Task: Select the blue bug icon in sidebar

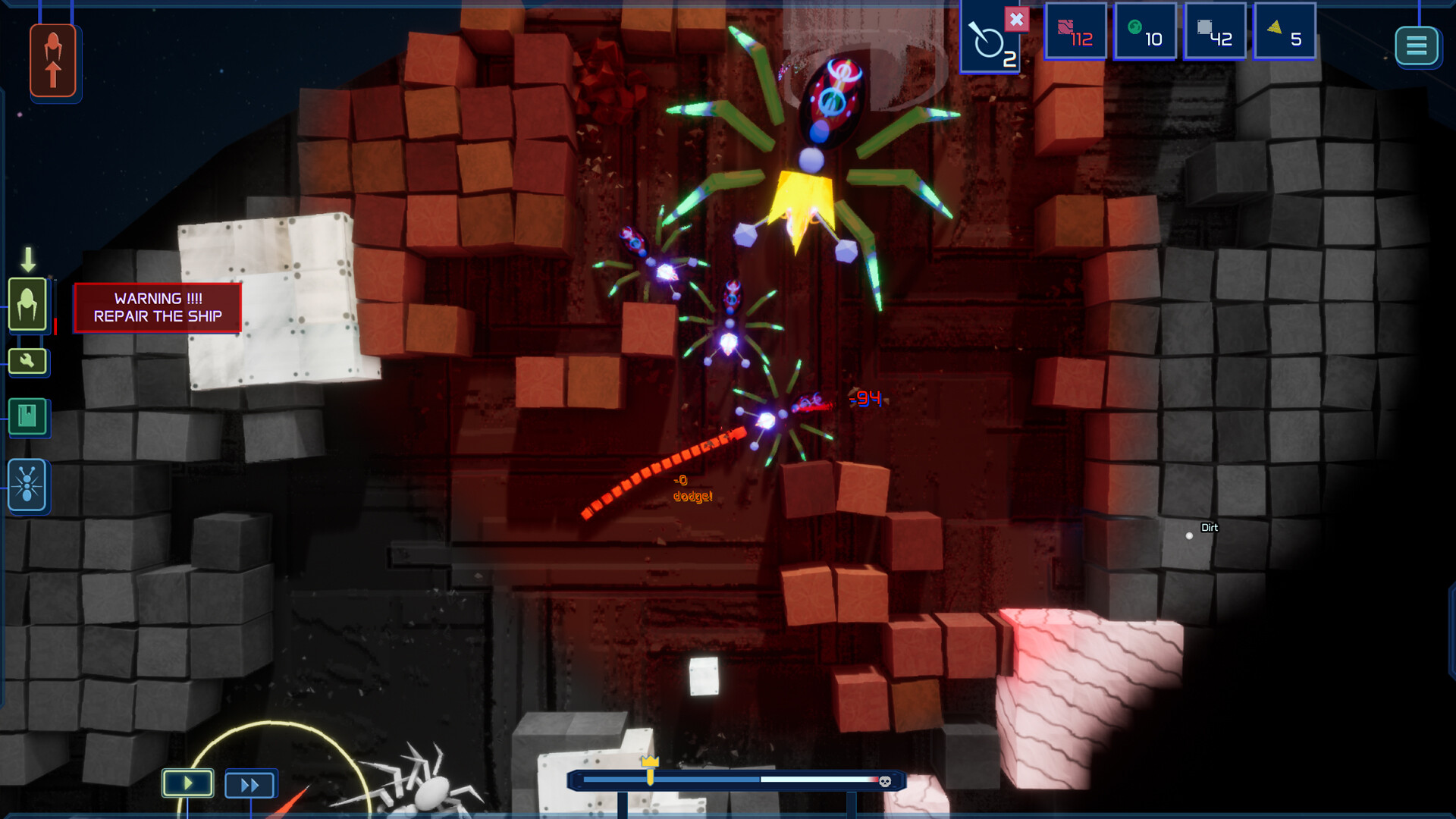Action: click(27, 485)
